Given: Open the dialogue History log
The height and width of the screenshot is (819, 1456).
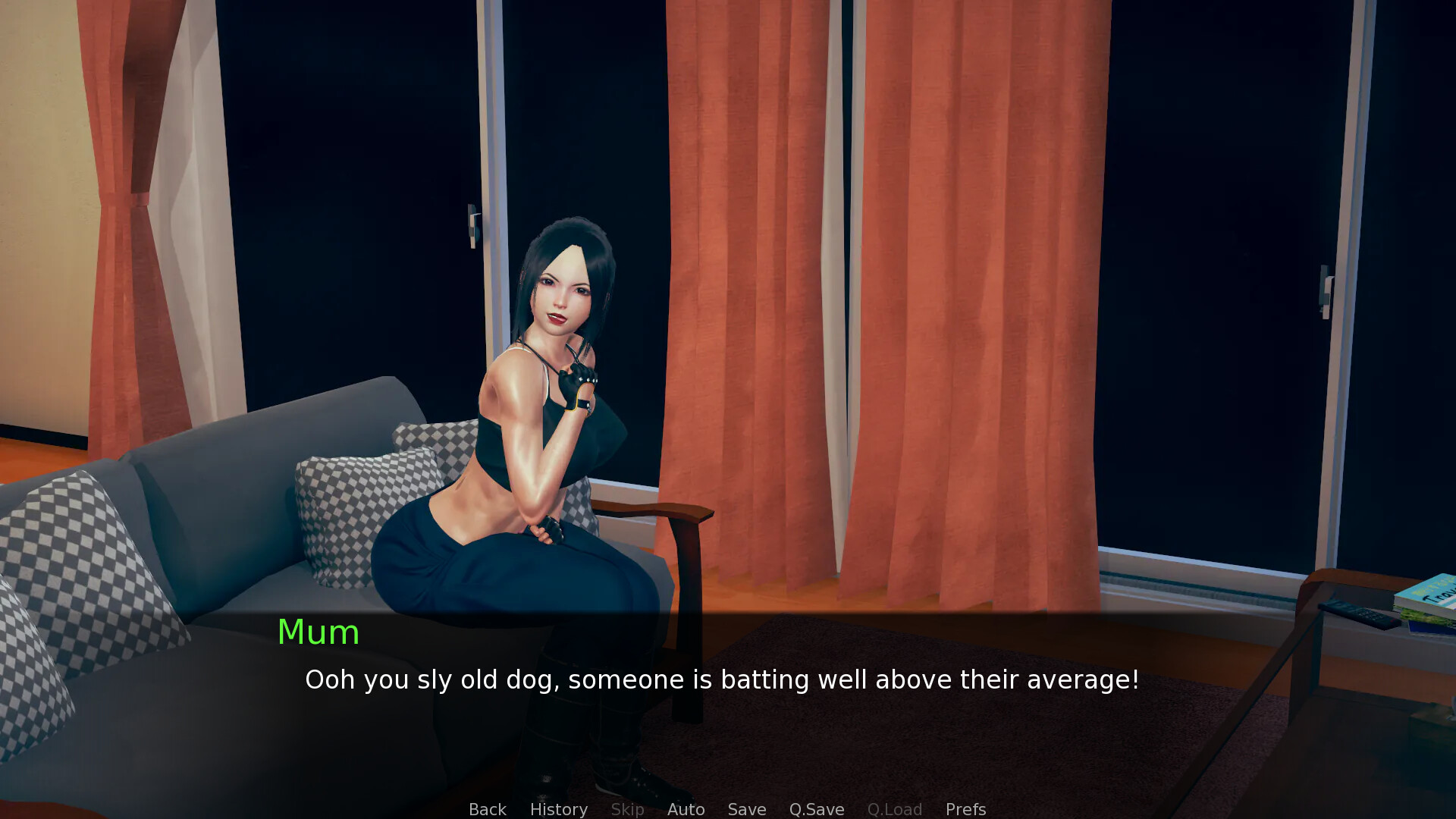Looking at the screenshot, I should [x=558, y=809].
